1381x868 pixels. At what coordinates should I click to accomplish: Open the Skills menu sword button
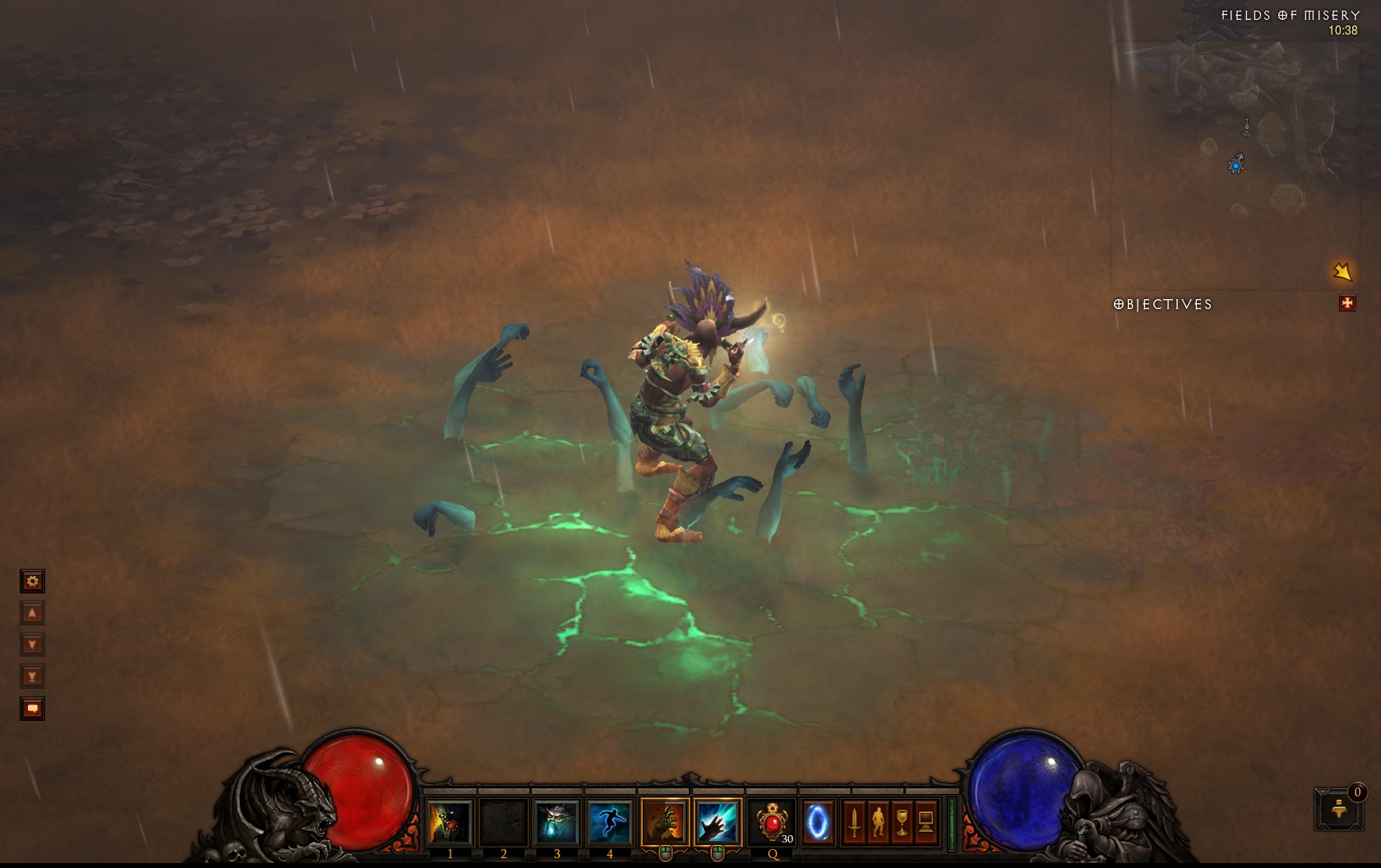click(x=854, y=822)
